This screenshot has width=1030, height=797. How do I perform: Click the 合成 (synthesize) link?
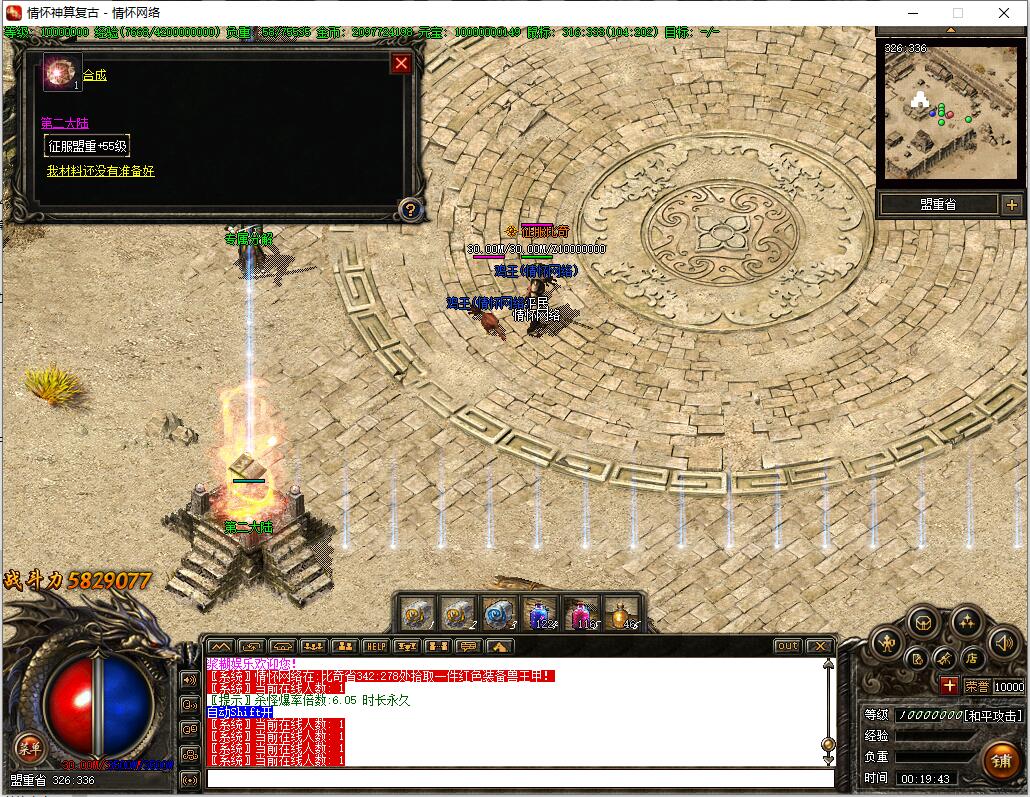(x=95, y=75)
